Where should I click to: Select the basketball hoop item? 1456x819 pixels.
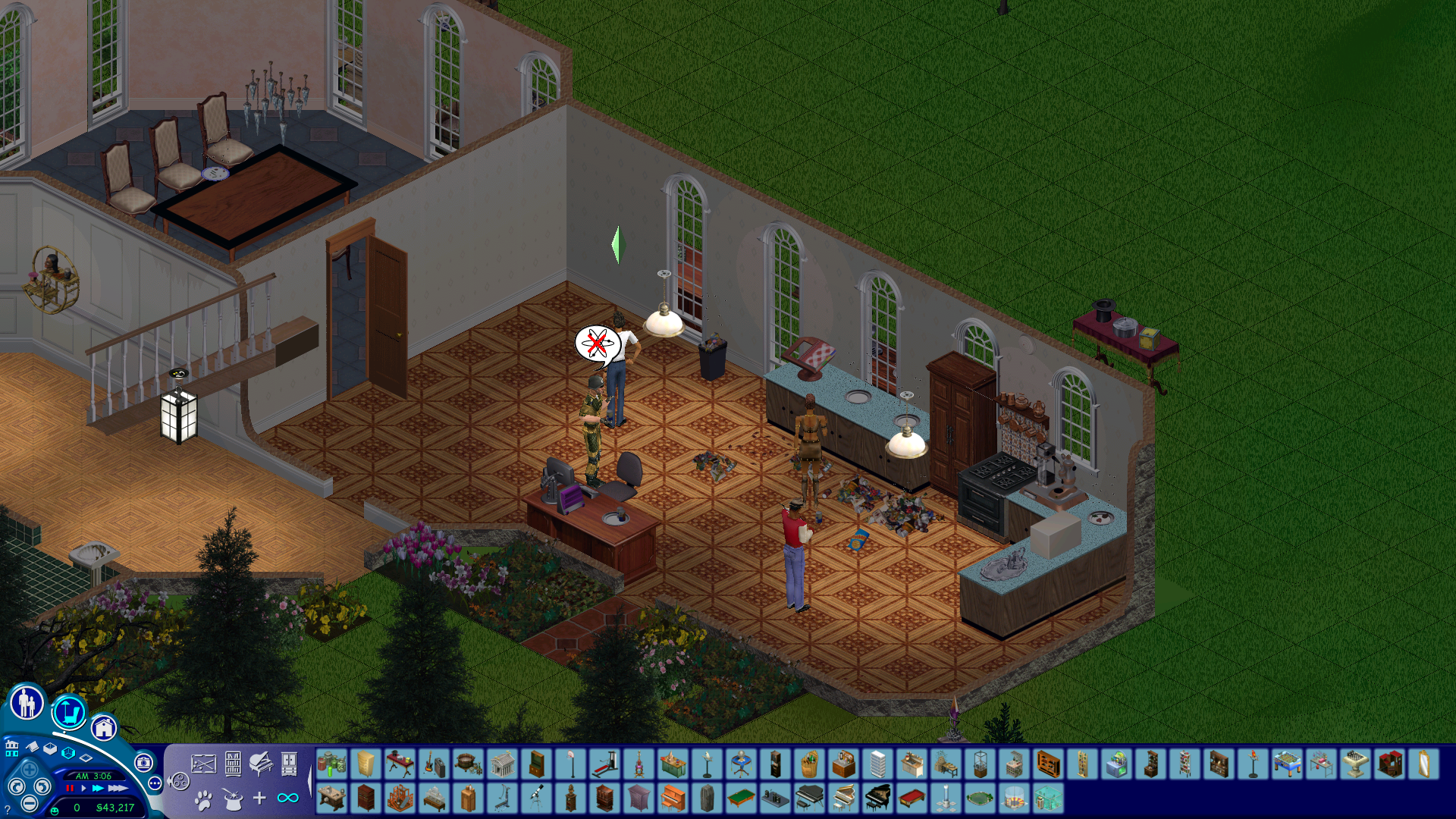(x=571, y=764)
